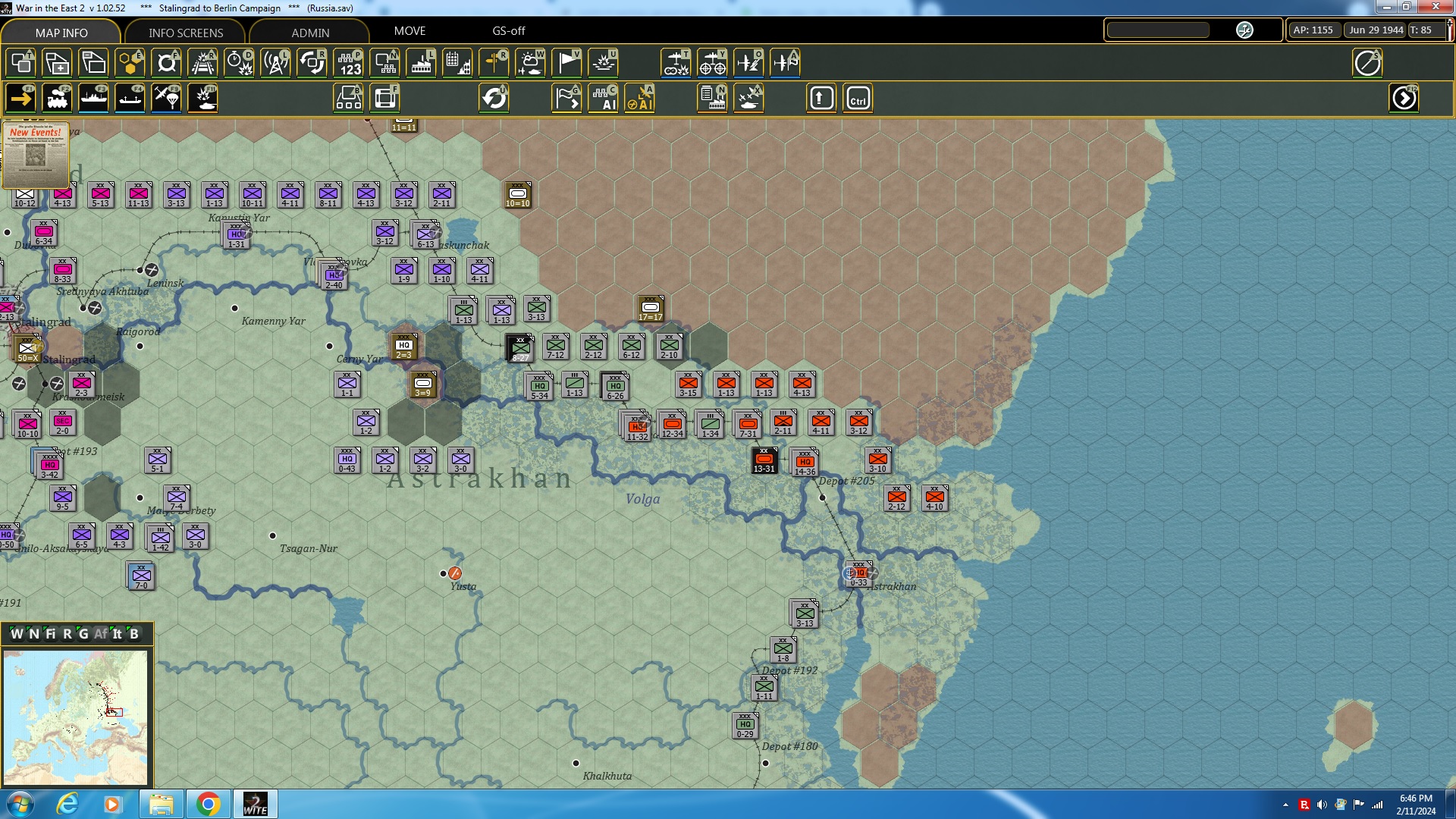
Task: Switch to the INFO SCREENS tab
Action: point(185,33)
